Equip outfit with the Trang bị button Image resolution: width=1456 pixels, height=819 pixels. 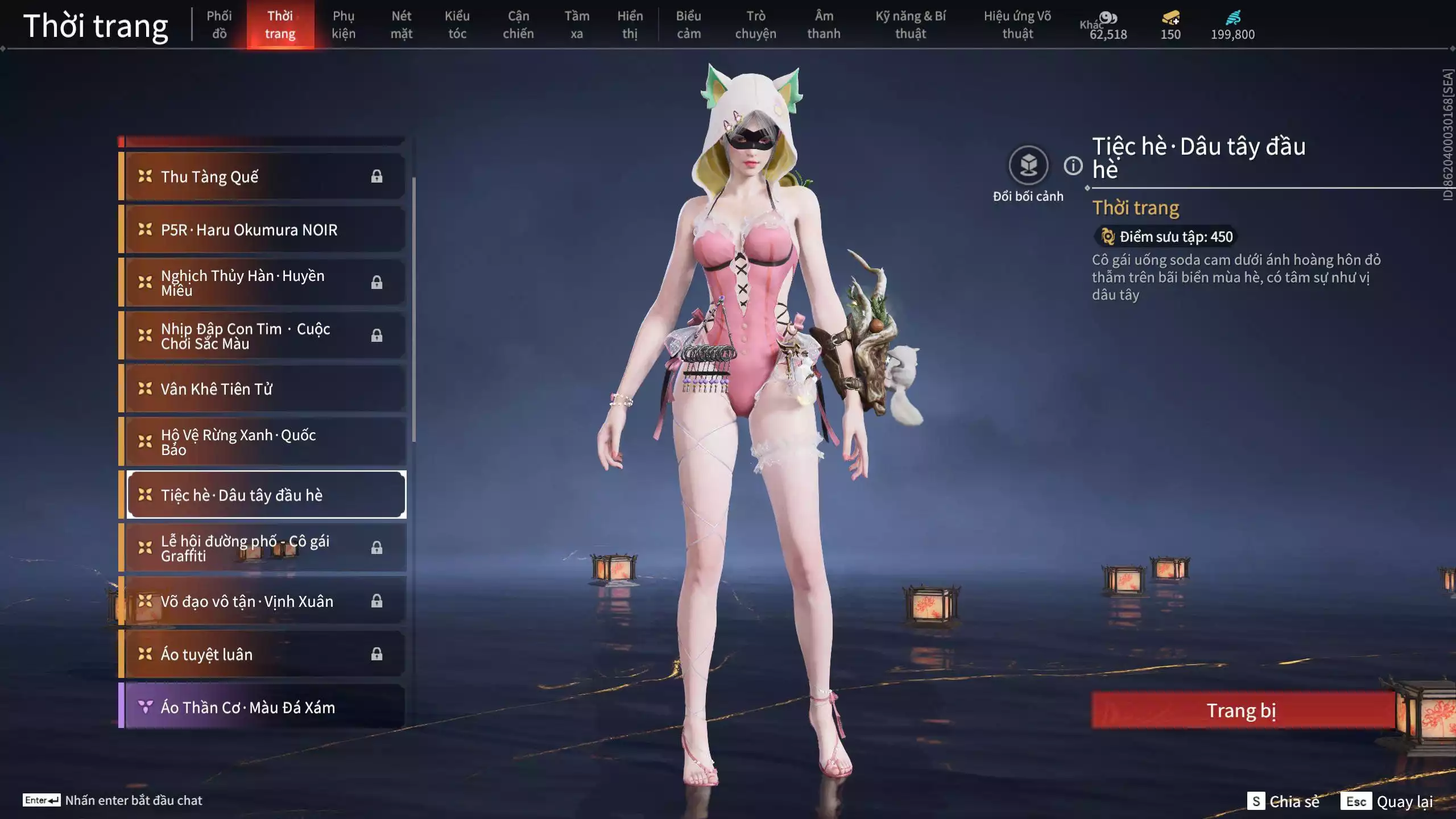point(1242,710)
